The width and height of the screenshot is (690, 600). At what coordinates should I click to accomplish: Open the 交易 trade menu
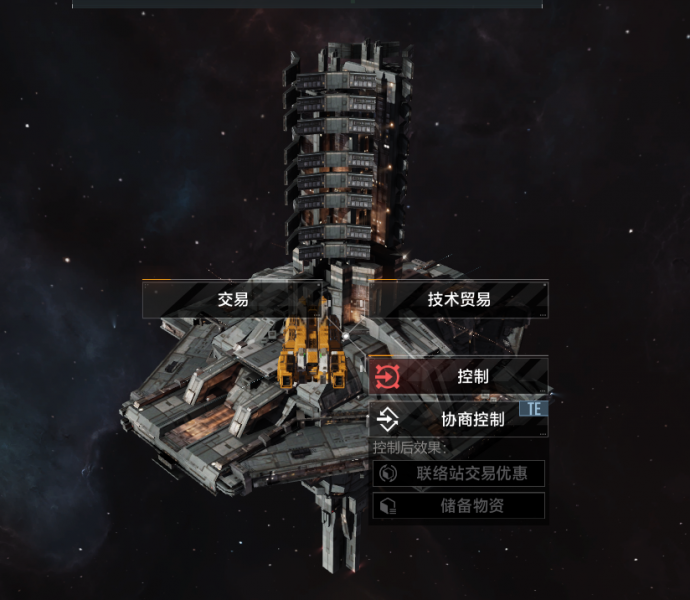point(232,299)
